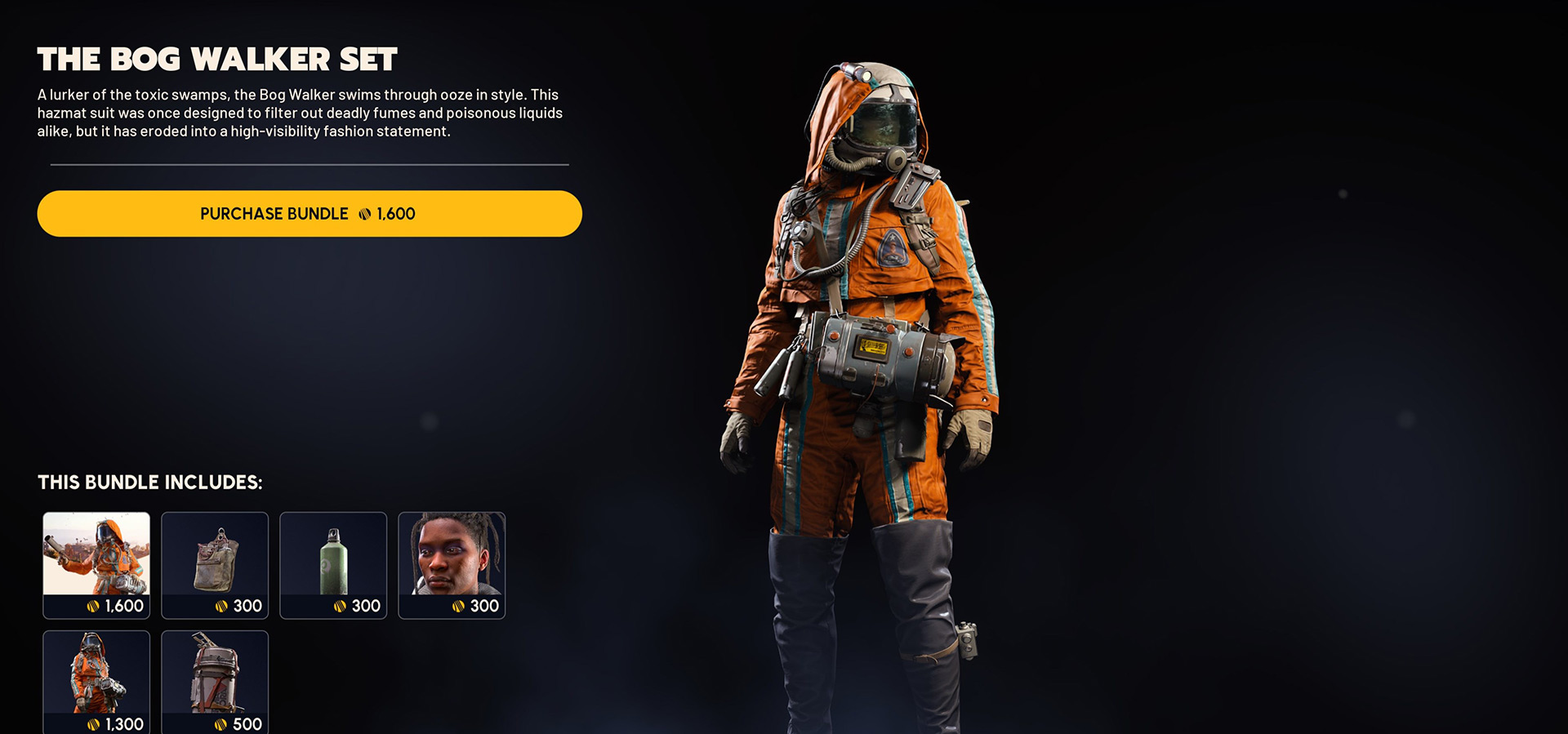The height and width of the screenshot is (734, 1568).
Task: Pick the character face item with dreadlocks
Action: tap(452, 565)
